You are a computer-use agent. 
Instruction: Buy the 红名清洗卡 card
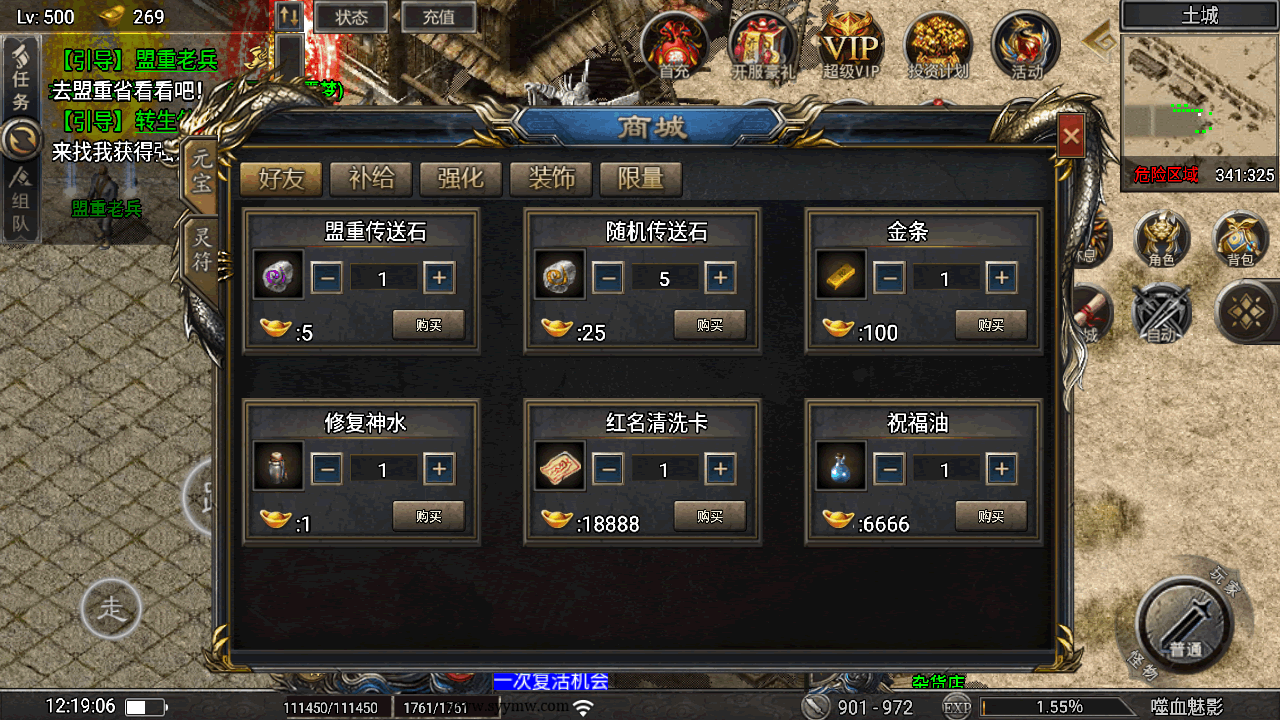click(x=710, y=516)
